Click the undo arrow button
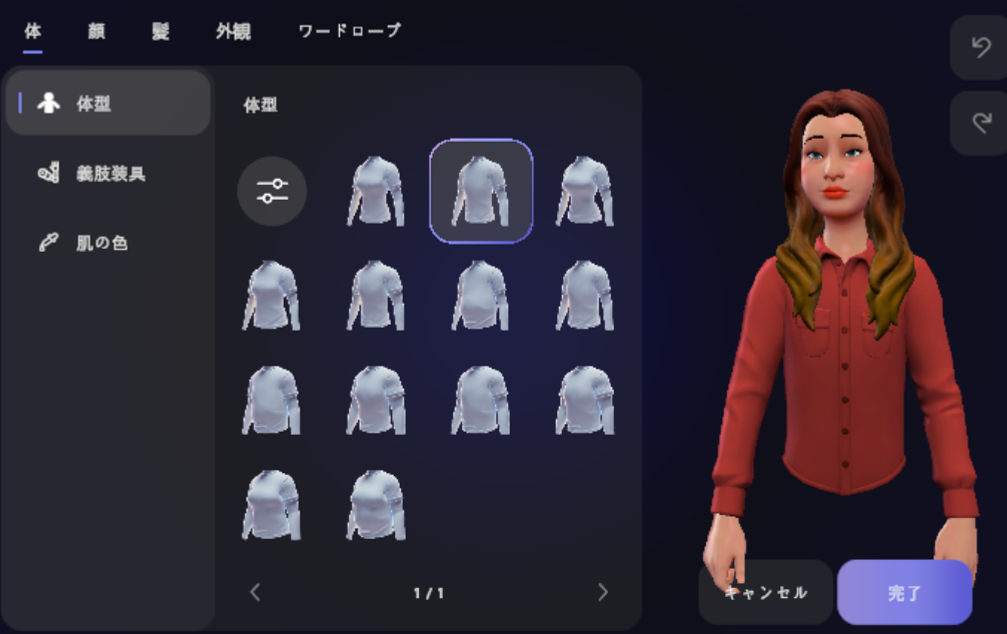This screenshot has height=634, width=1007. tap(979, 47)
